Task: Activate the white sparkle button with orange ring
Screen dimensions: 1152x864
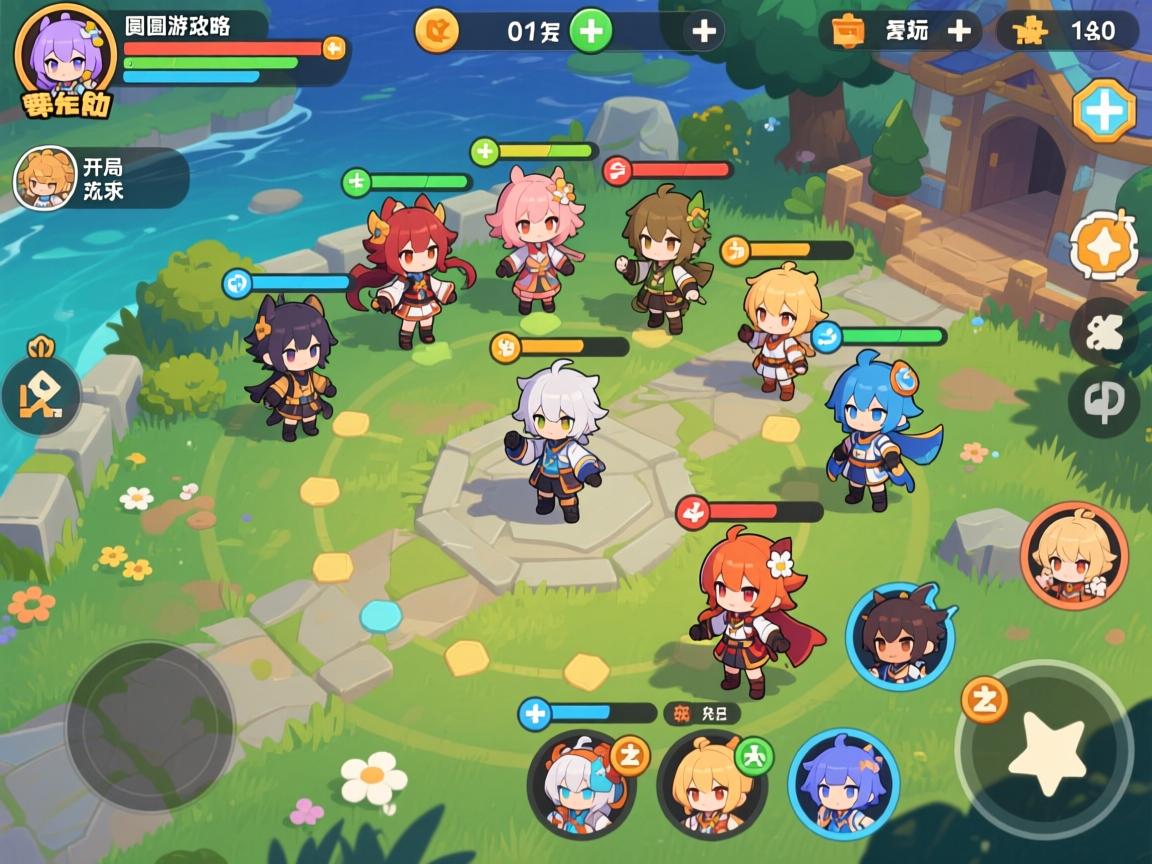Action: pyautogui.click(x=1104, y=246)
